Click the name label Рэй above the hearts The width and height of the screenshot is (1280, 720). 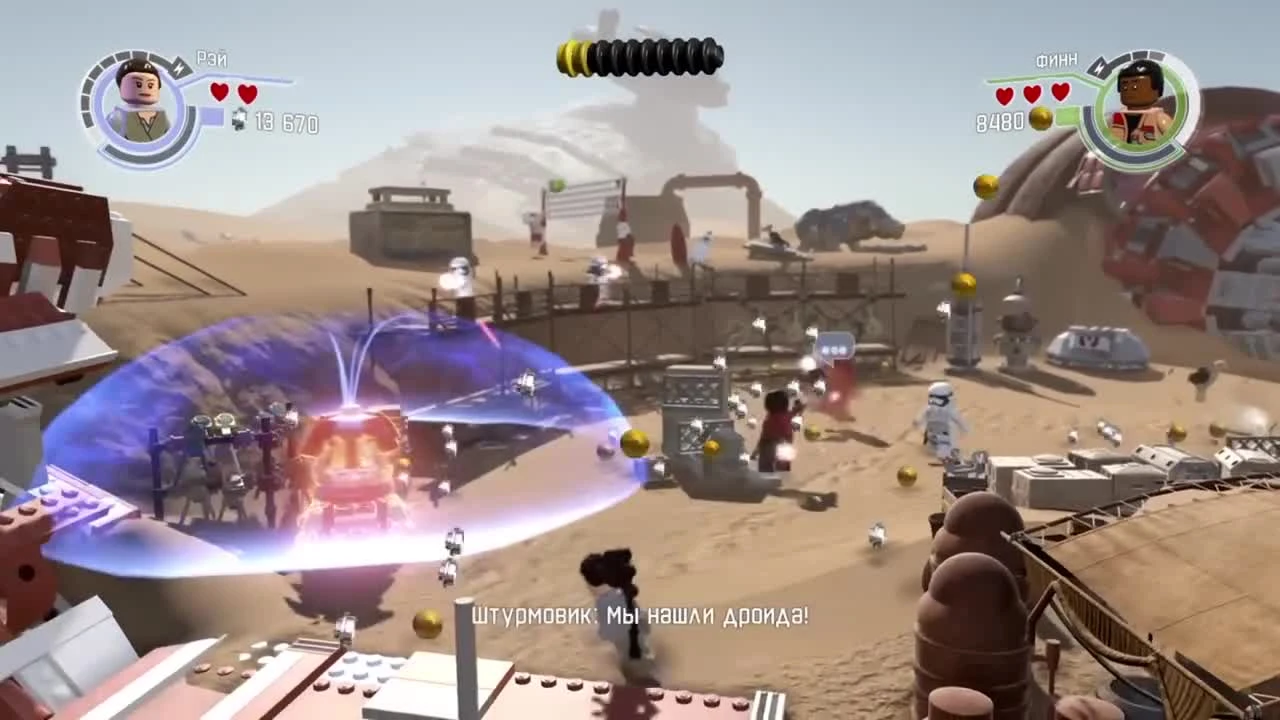[212, 59]
